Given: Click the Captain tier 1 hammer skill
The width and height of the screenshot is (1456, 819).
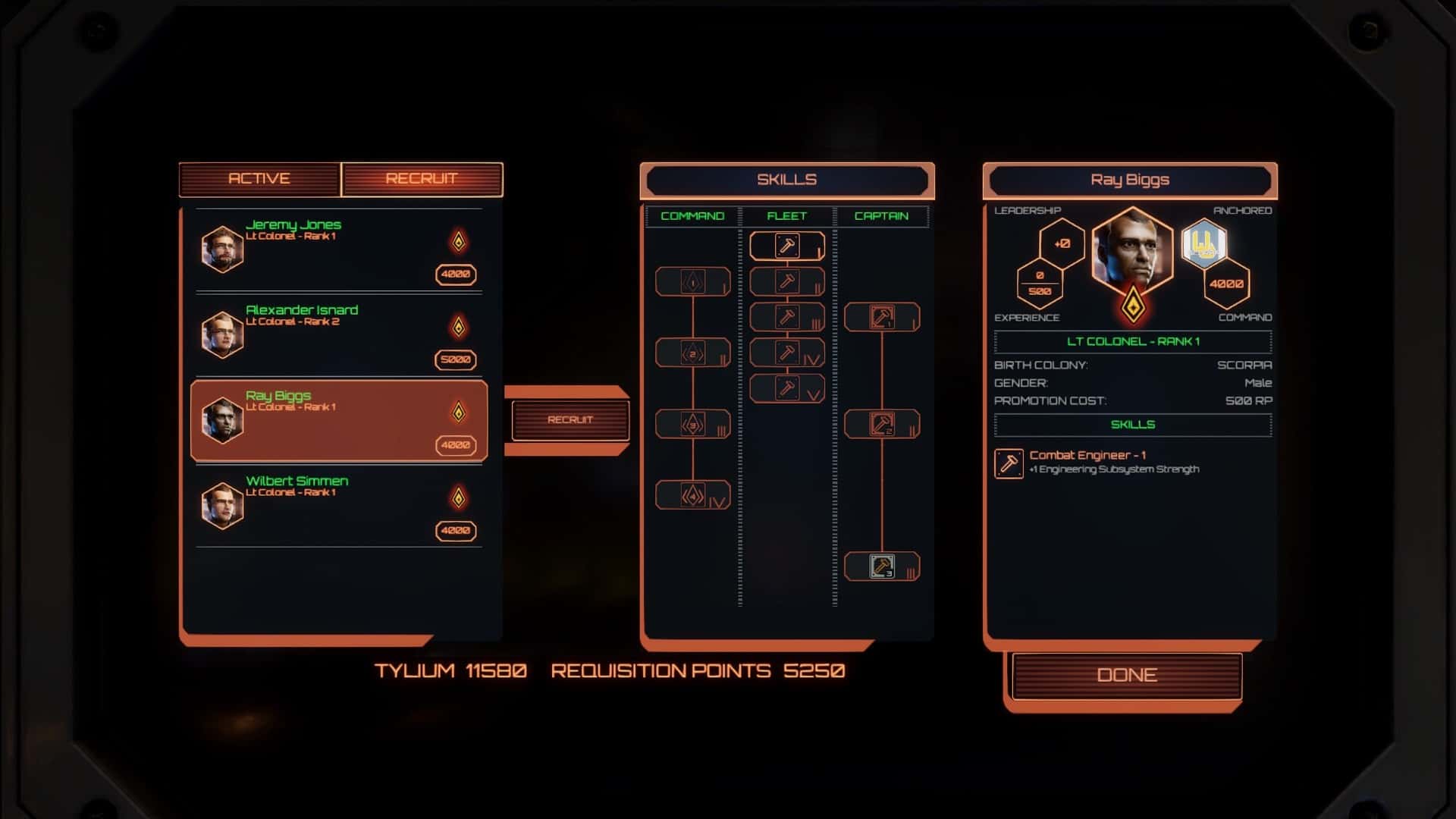Looking at the screenshot, I should [882, 317].
